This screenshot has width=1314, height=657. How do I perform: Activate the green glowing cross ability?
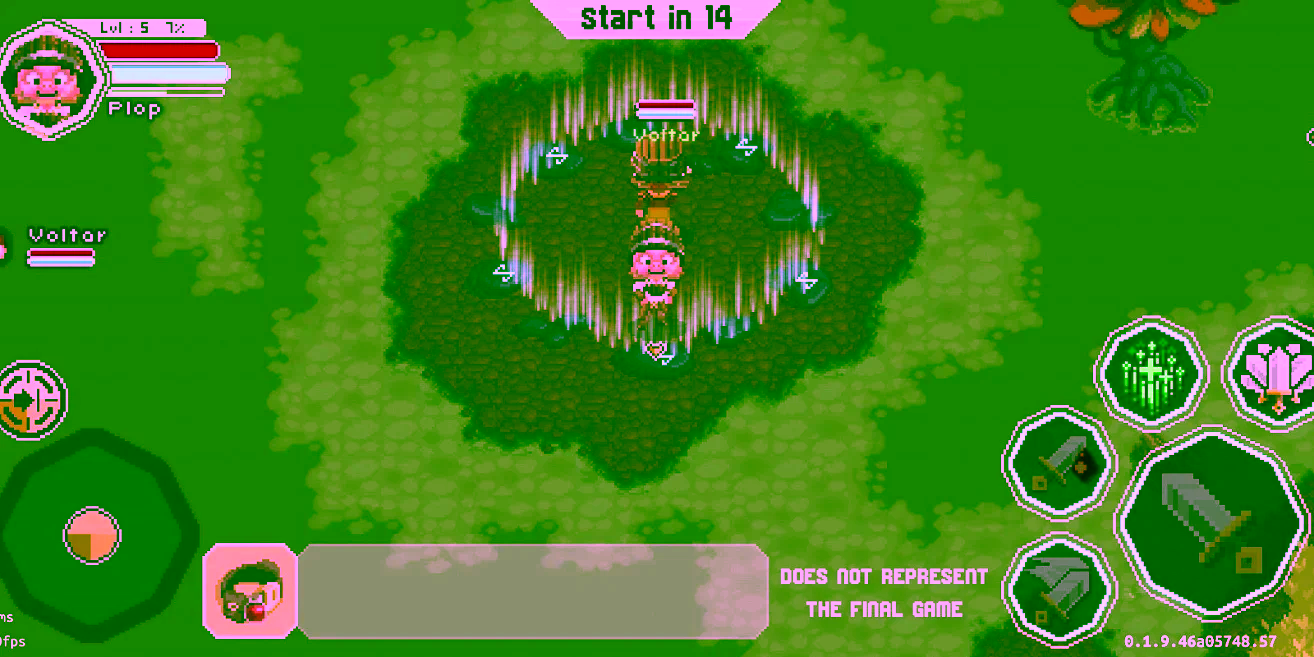click(1151, 373)
